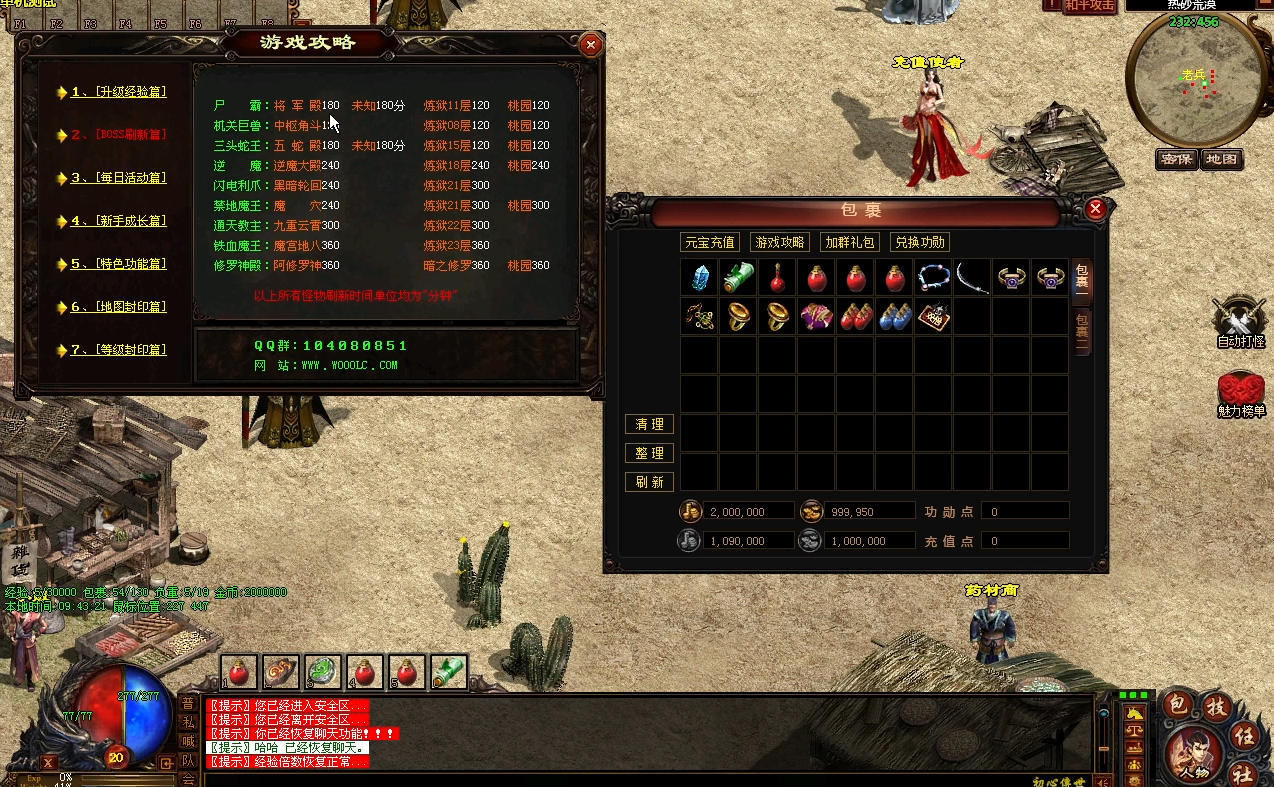Click the 清理 clean-up button
The width and height of the screenshot is (1274, 787).
tap(649, 425)
